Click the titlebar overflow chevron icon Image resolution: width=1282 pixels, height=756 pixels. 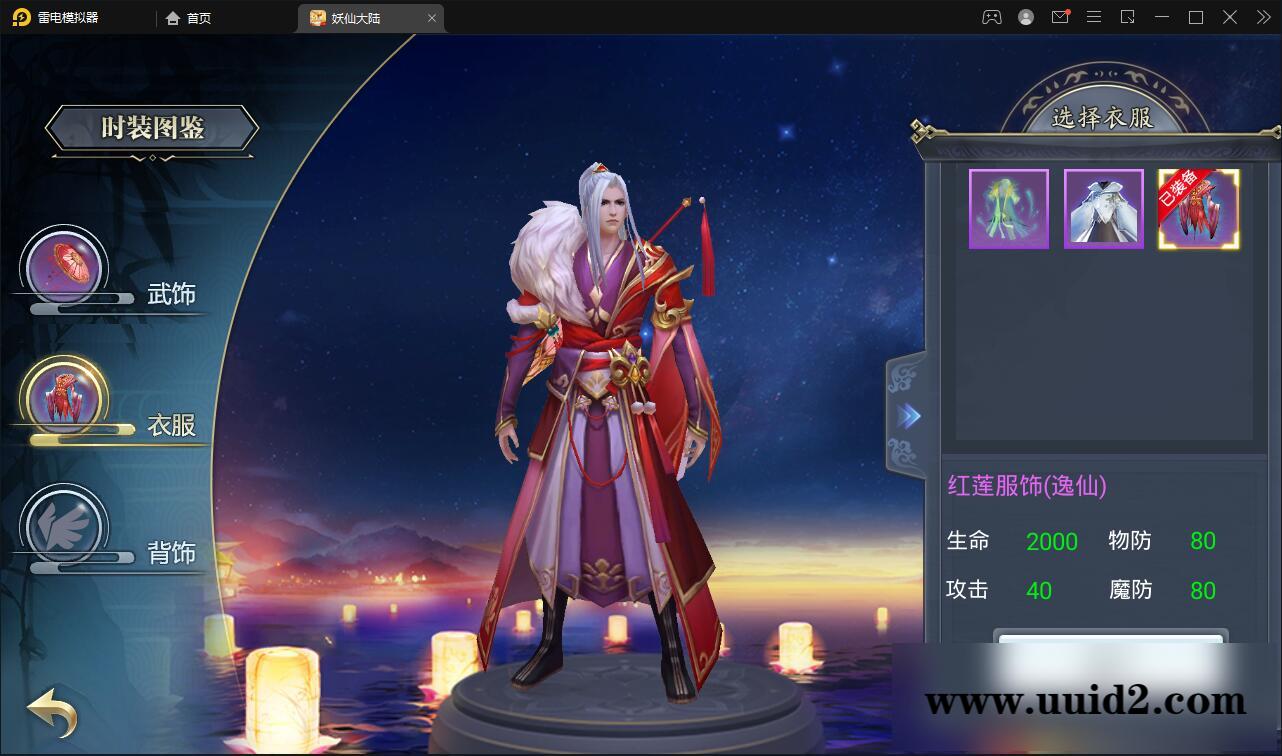(1262, 17)
